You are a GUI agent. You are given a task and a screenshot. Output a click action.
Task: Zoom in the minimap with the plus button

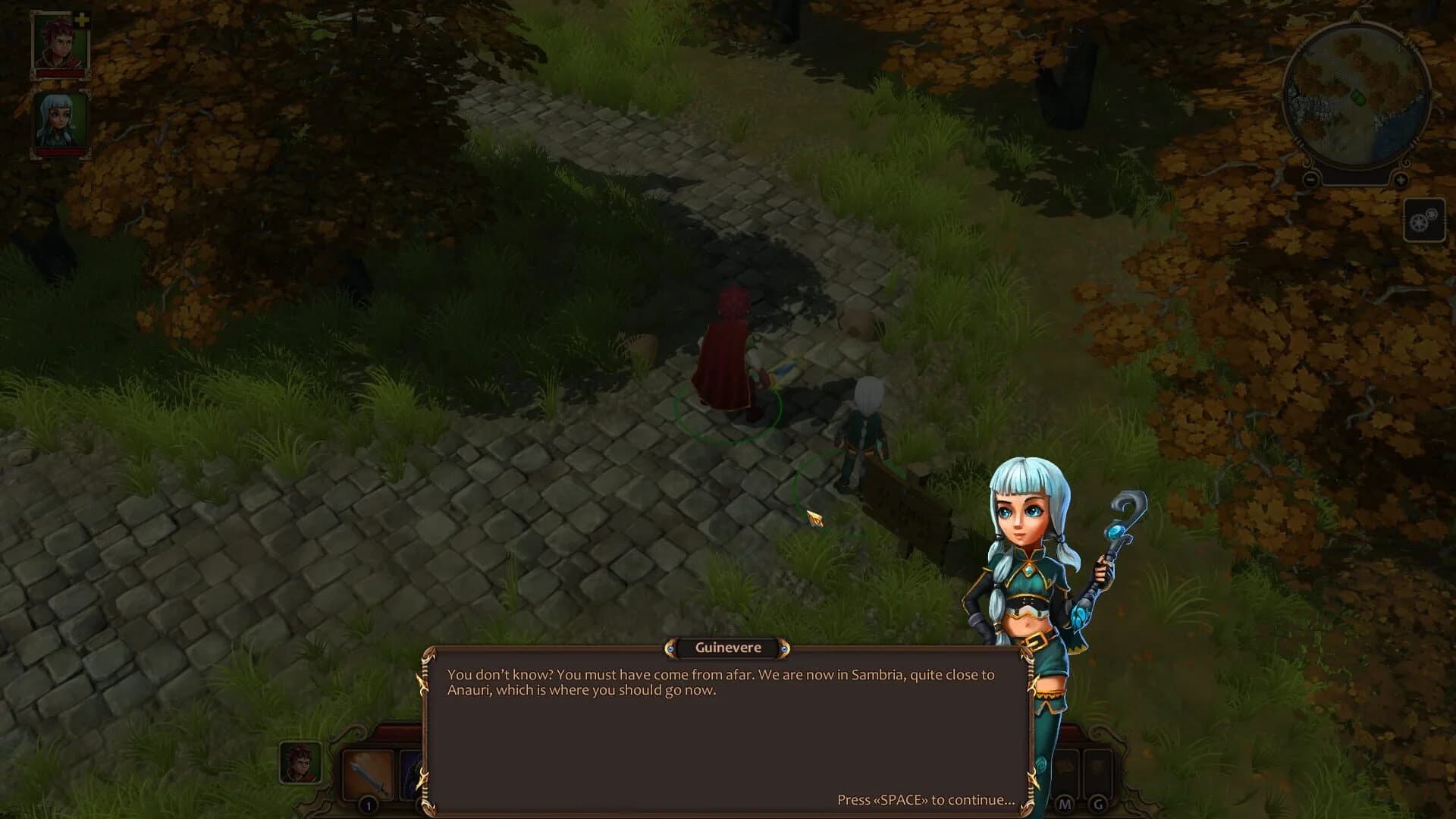(x=1401, y=179)
